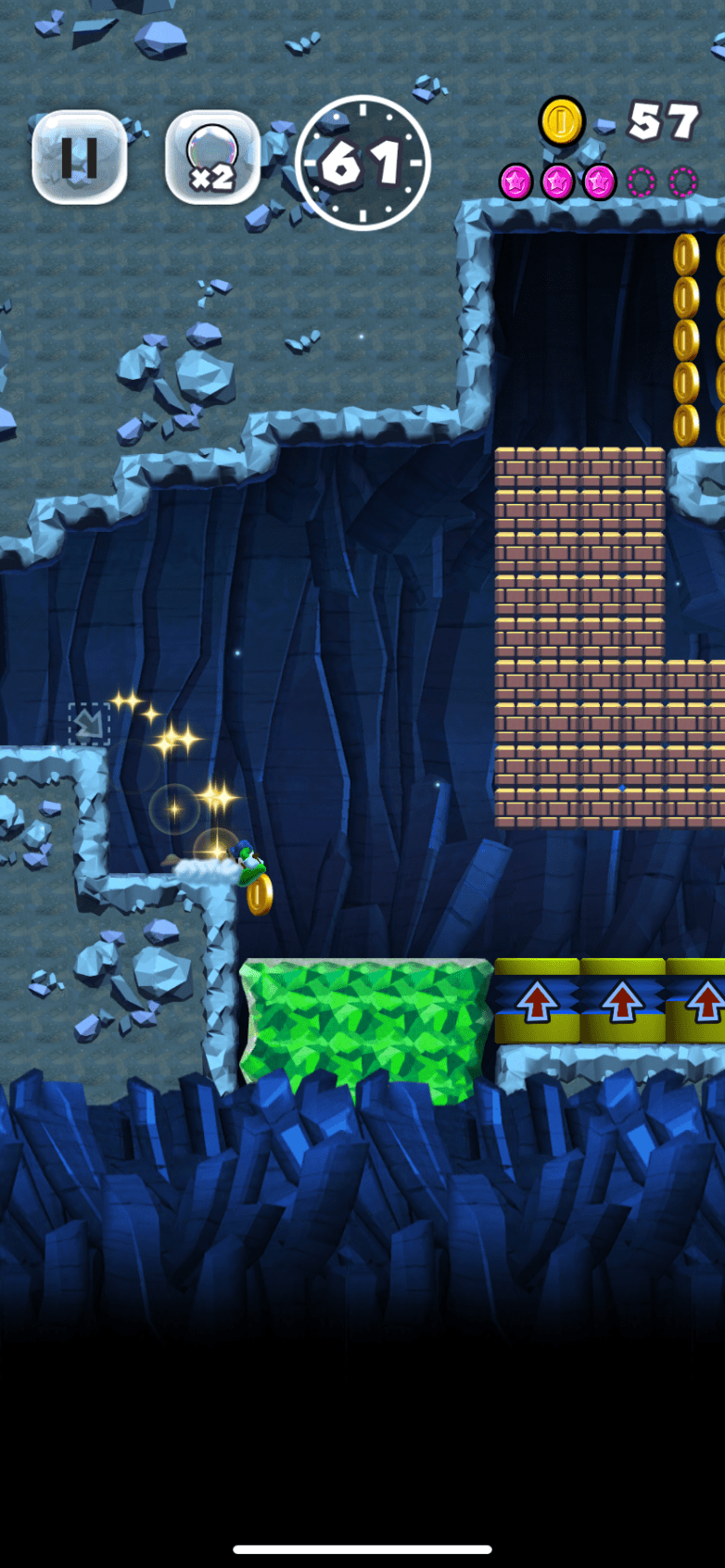Use the x2 bubble button

coord(211,157)
